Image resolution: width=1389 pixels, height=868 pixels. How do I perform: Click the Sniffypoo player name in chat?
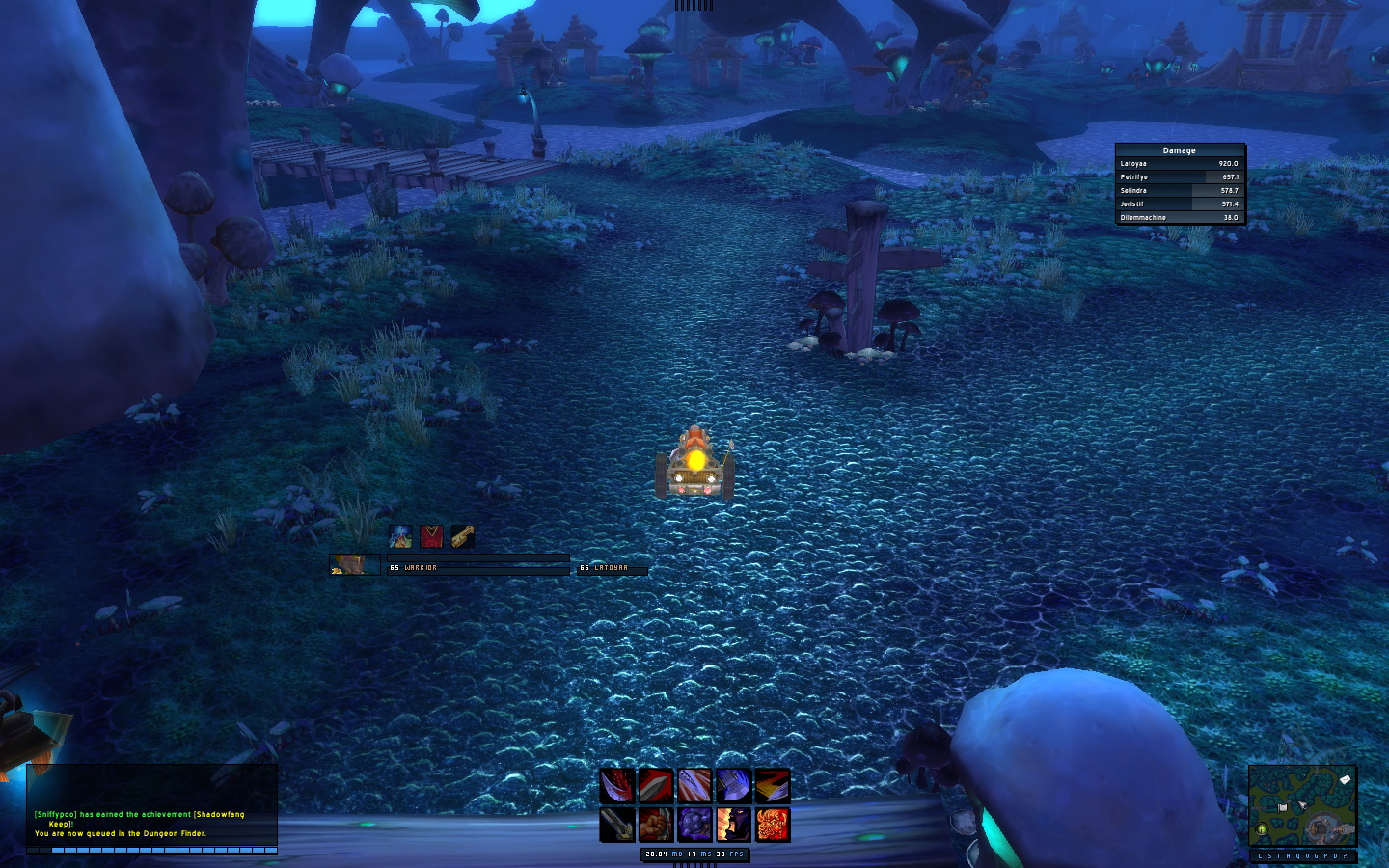coord(56,815)
